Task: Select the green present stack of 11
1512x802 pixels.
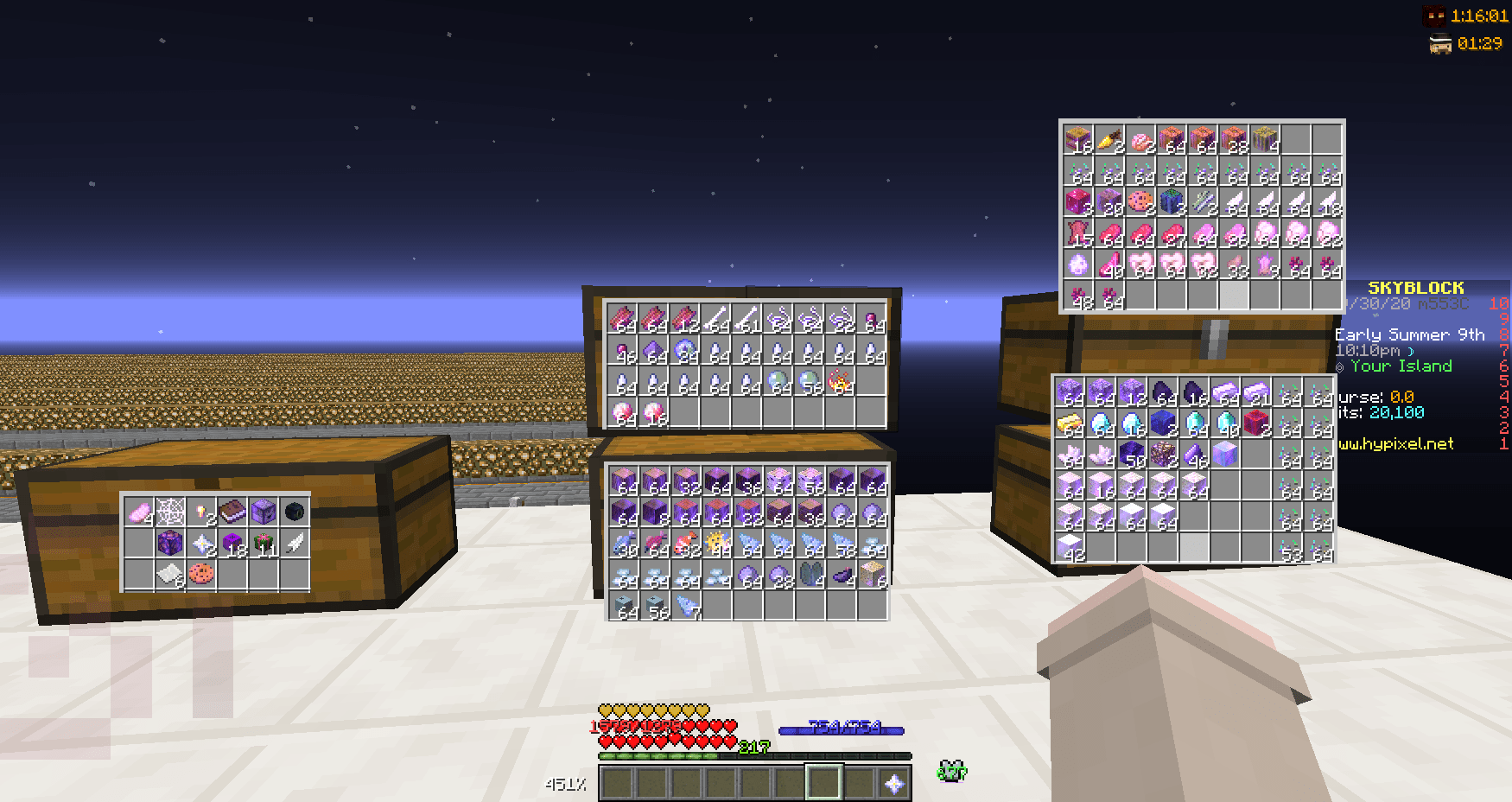Action: pyautogui.click(x=263, y=543)
